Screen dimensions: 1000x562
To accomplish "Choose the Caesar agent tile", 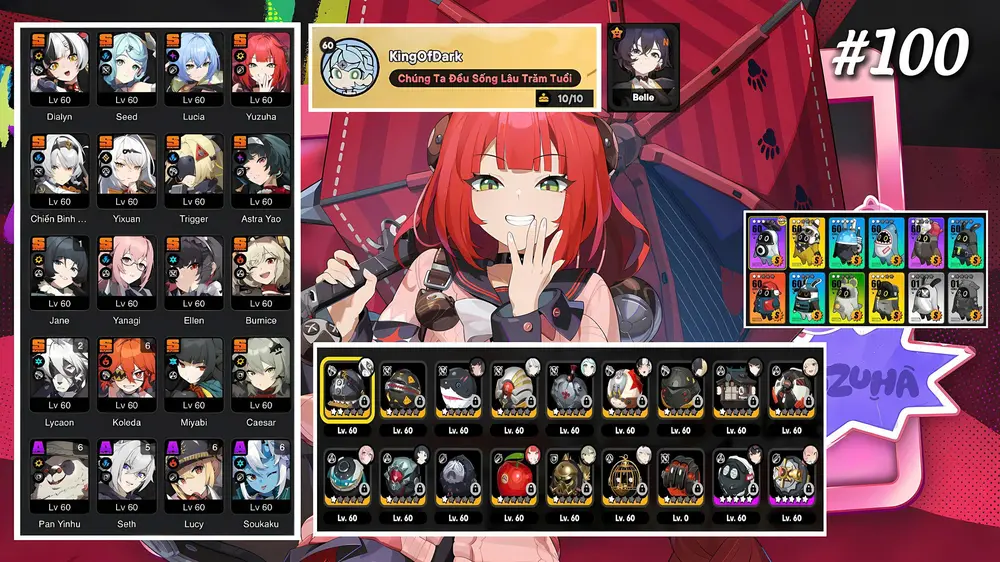I will [x=261, y=376].
